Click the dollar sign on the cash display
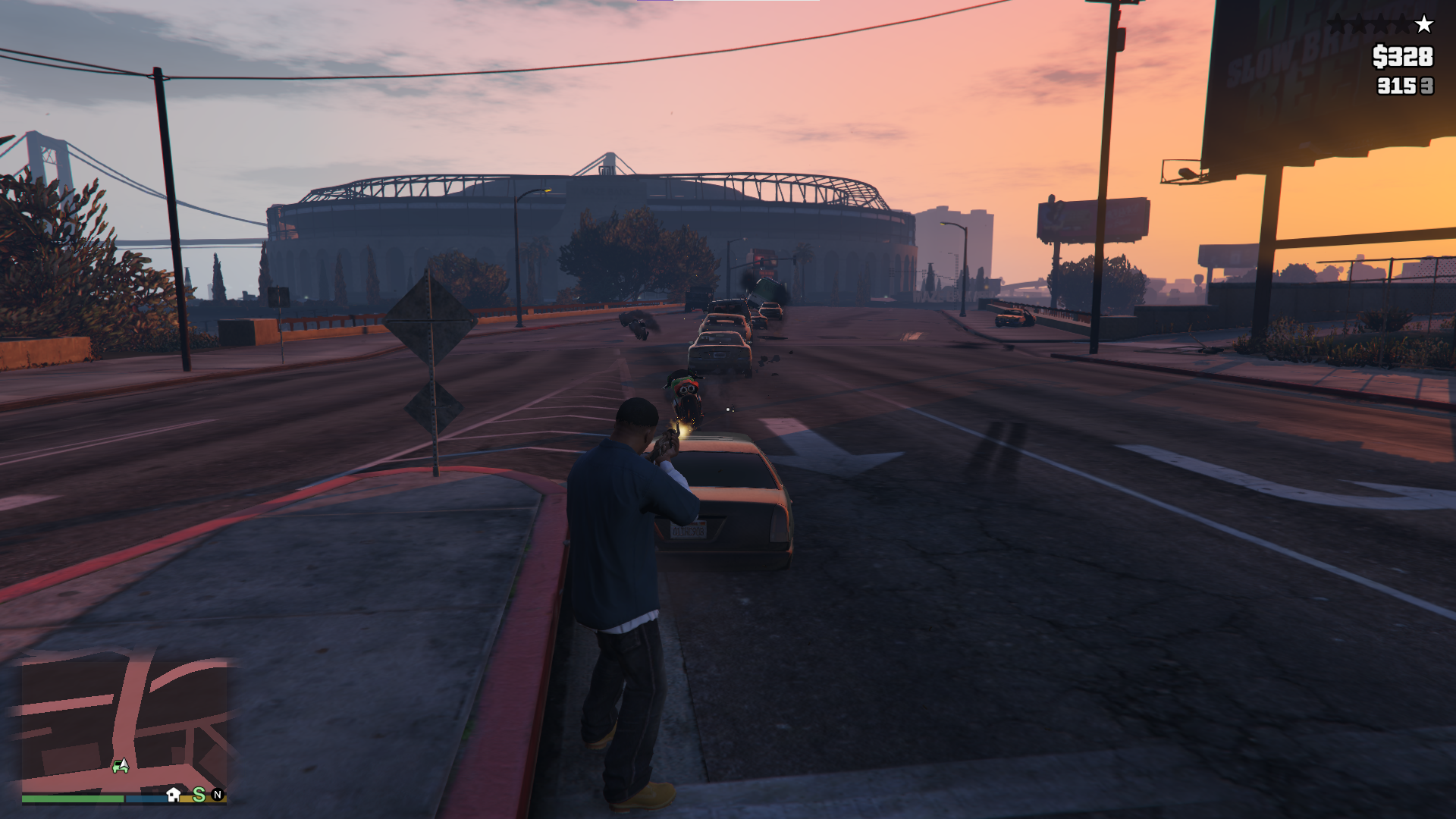Screen dimensions: 1456x819 pyautogui.click(x=1379, y=56)
